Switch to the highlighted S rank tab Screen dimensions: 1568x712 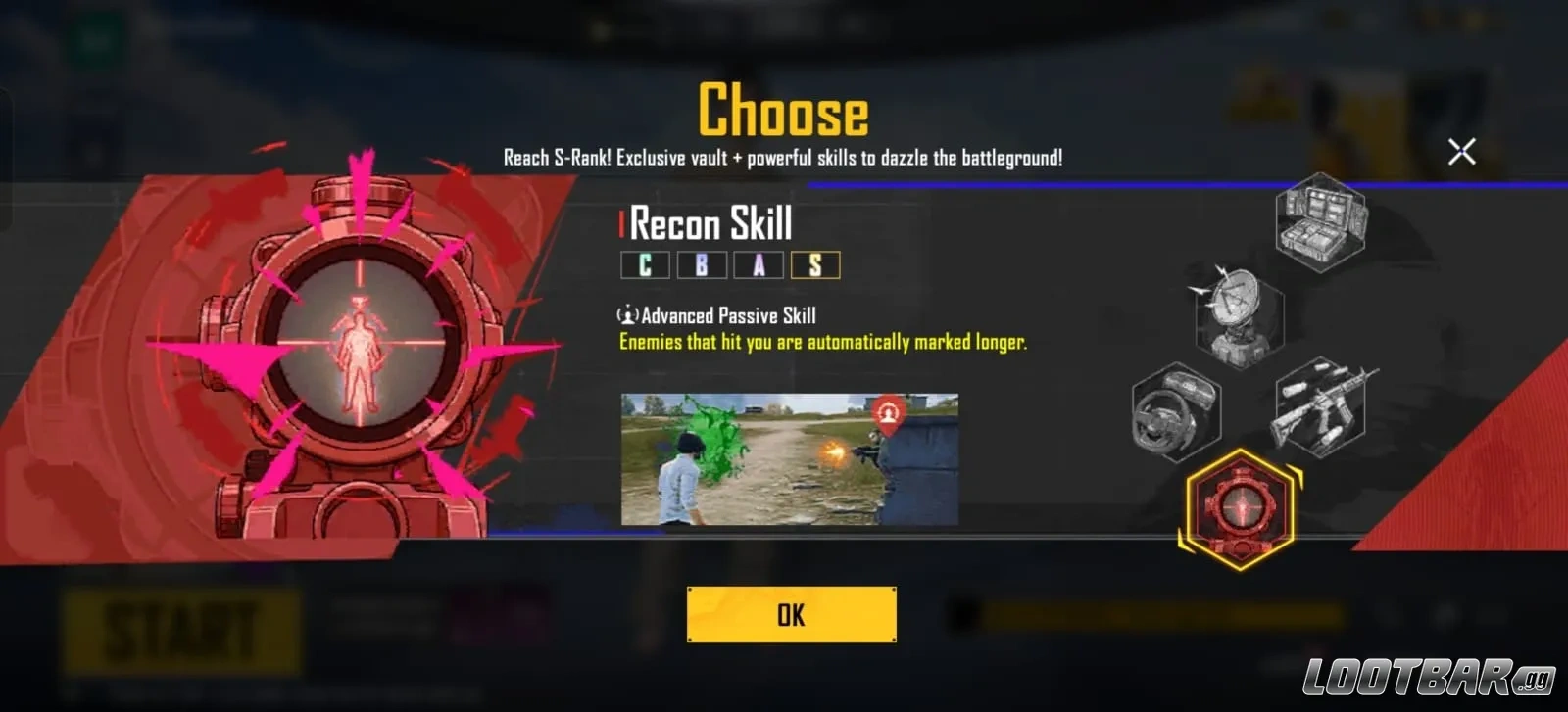[x=813, y=265]
